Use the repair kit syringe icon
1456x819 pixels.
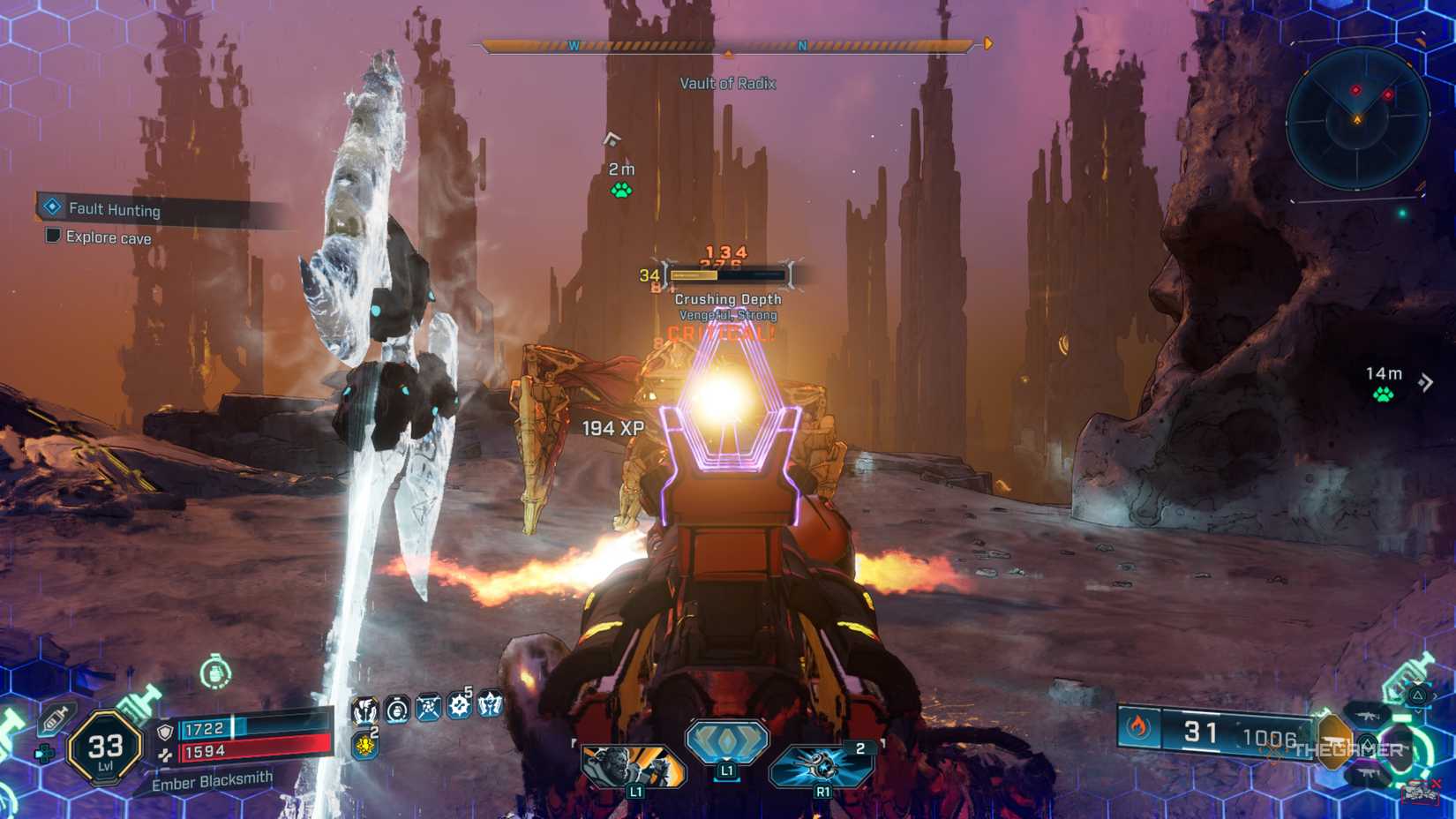[55, 719]
